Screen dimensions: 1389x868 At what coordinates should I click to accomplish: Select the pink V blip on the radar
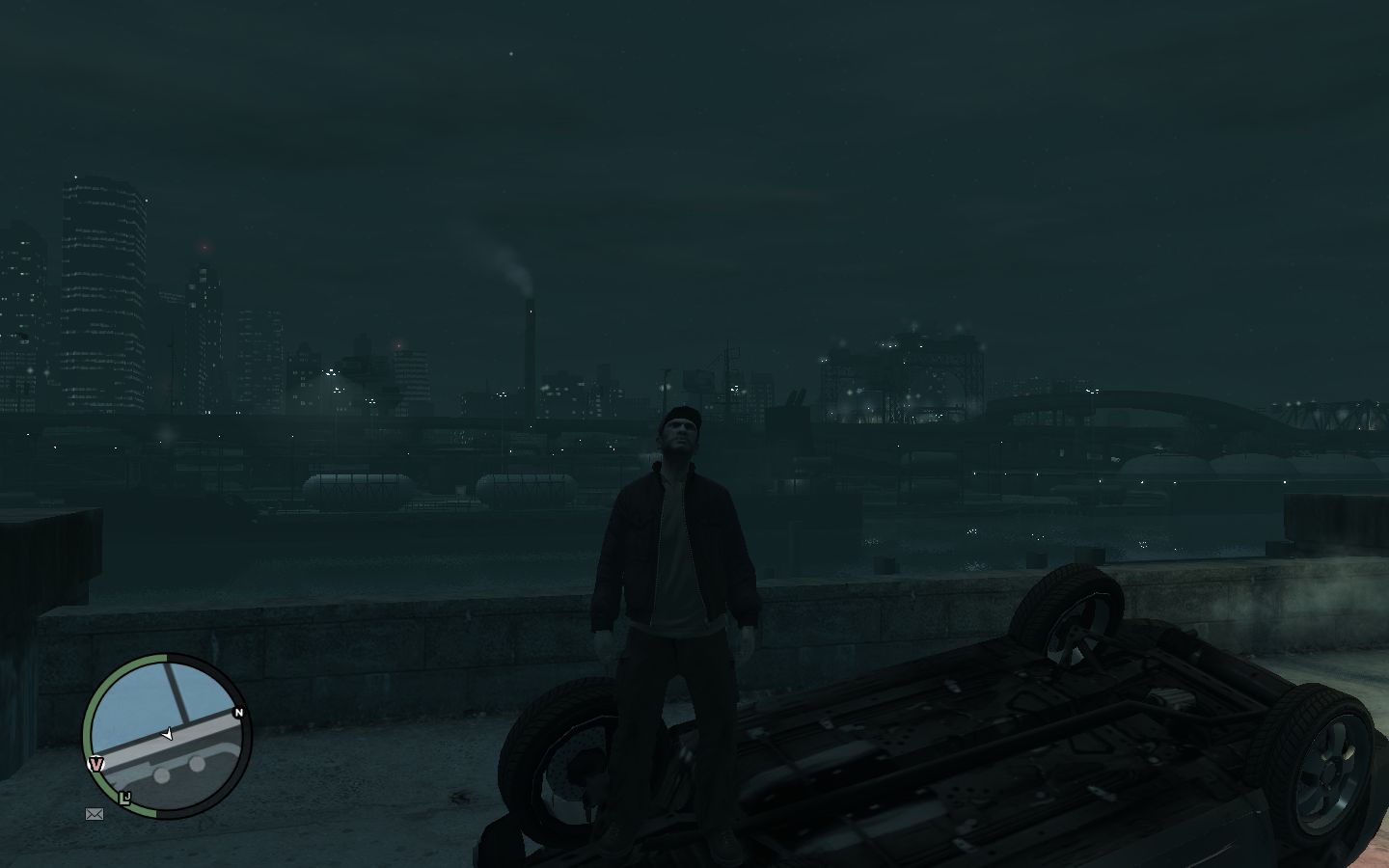pyautogui.click(x=95, y=764)
